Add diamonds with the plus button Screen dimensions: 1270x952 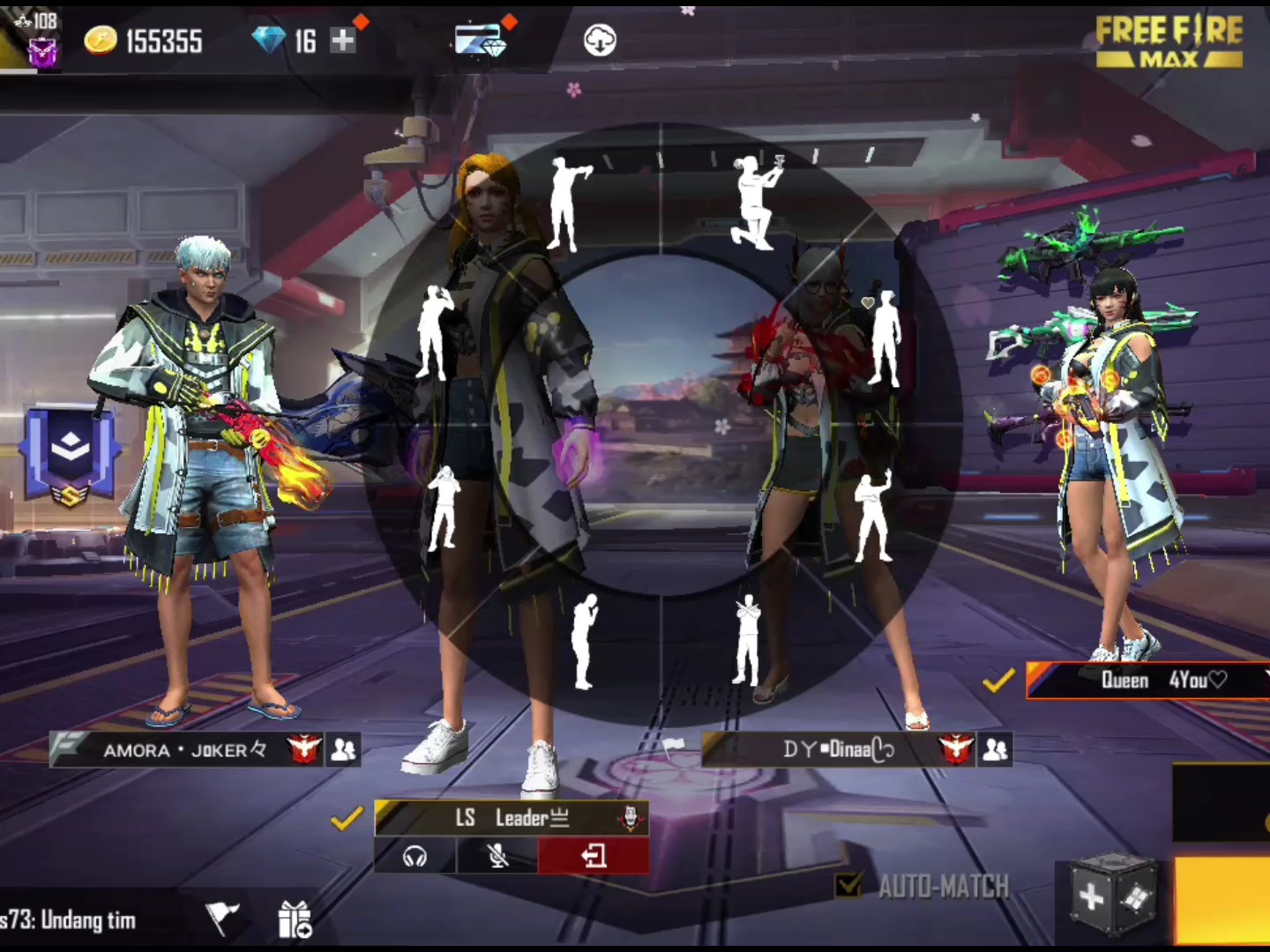[343, 40]
